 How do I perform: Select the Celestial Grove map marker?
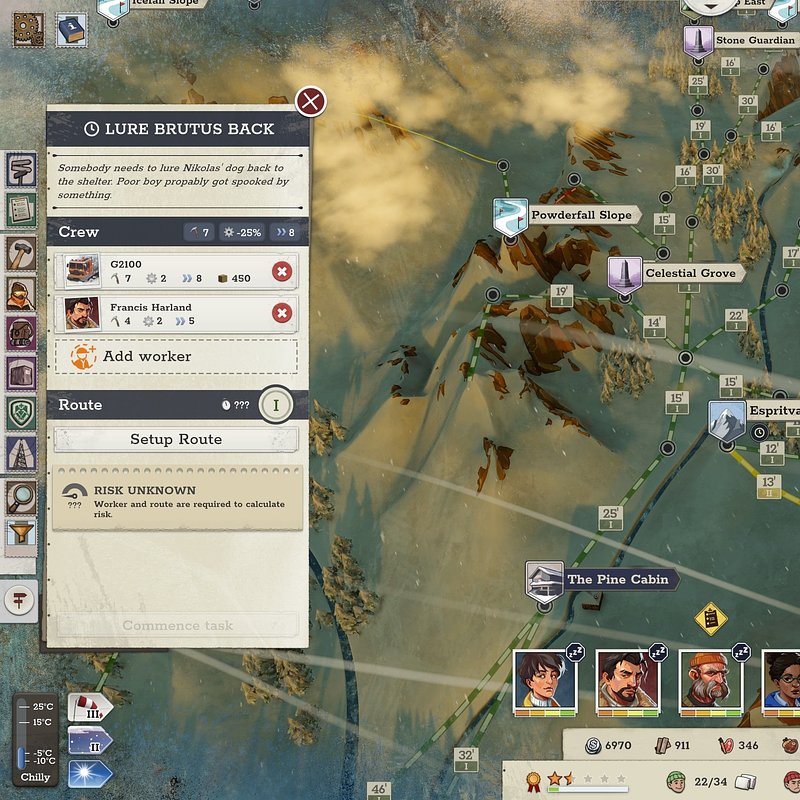tap(624, 274)
